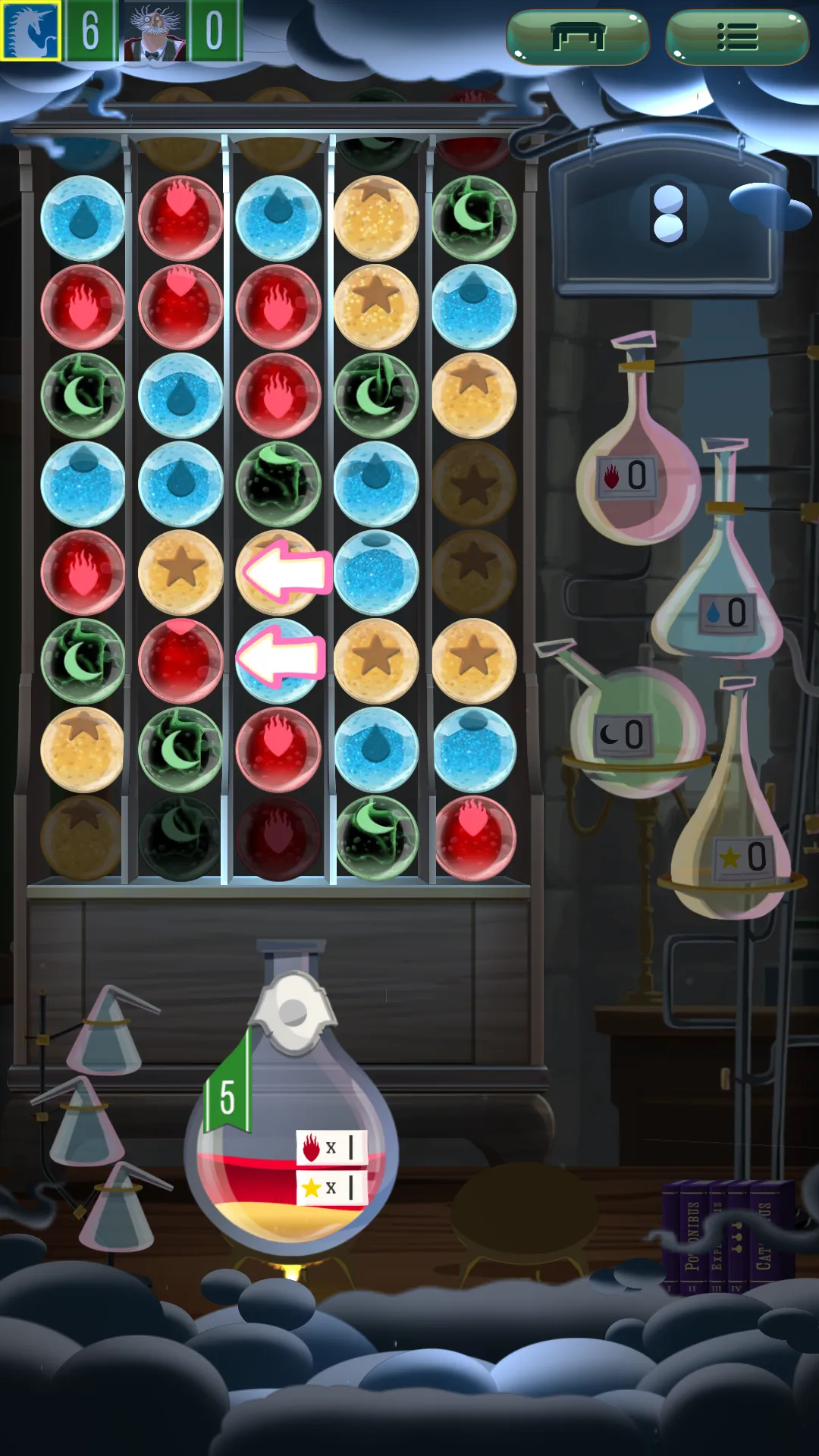
Task: Select the blue unicorn player avatar
Action: point(30,30)
